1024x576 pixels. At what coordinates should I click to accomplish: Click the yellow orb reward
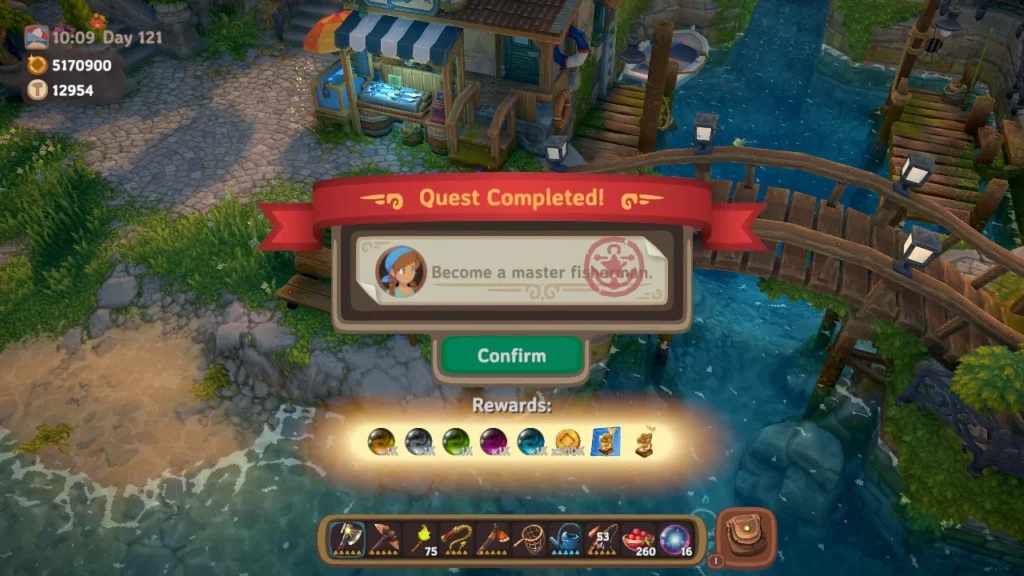click(x=381, y=441)
